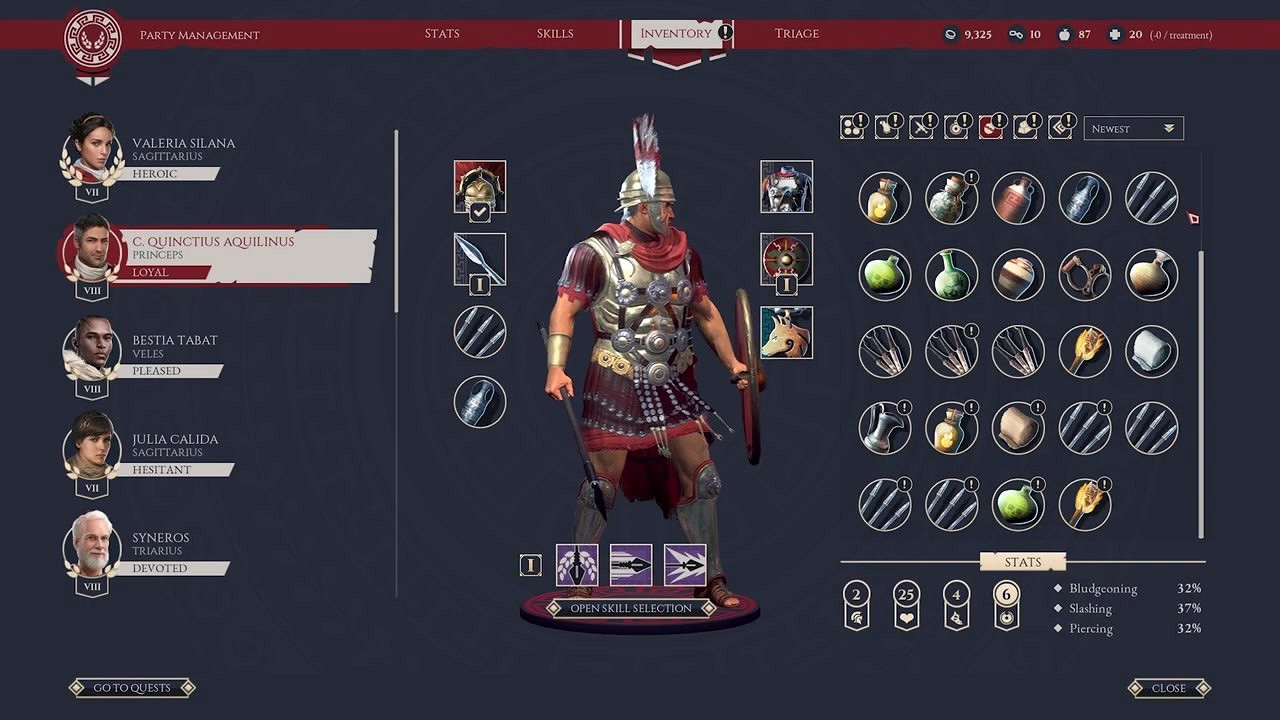Image resolution: width=1280 pixels, height=720 pixels.
Task: Close the inventory screen
Action: tap(1168, 688)
